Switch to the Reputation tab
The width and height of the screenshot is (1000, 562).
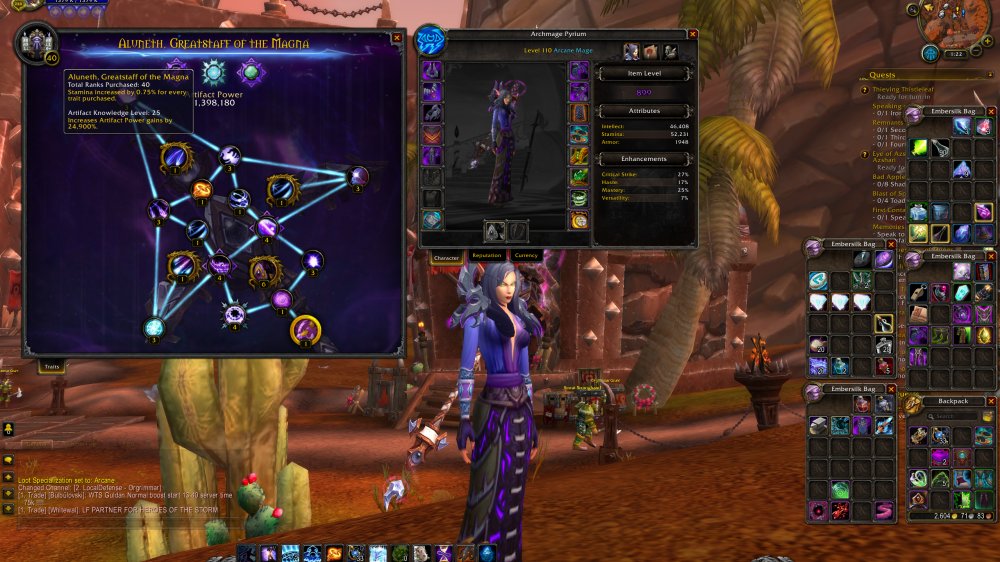487,256
